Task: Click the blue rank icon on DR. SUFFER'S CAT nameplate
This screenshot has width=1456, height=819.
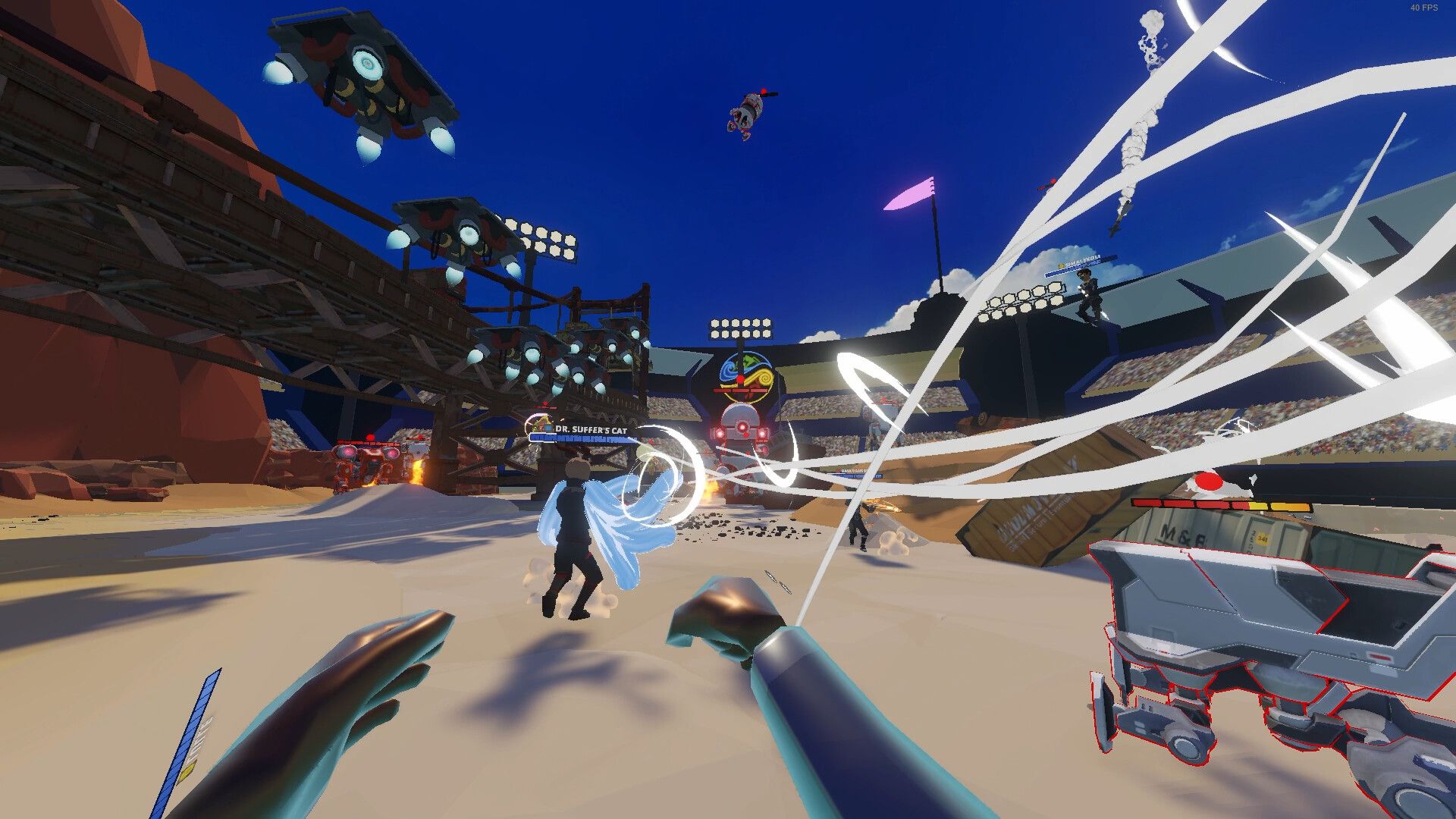Action: (548, 428)
